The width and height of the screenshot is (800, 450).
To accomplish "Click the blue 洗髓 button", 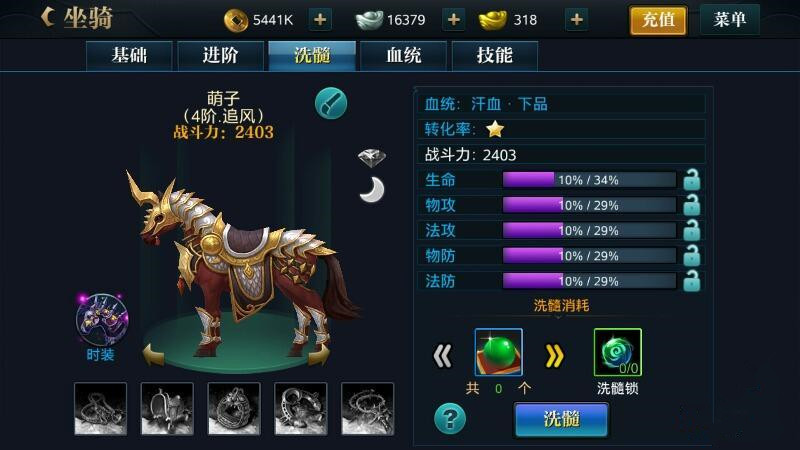I will point(561,420).
